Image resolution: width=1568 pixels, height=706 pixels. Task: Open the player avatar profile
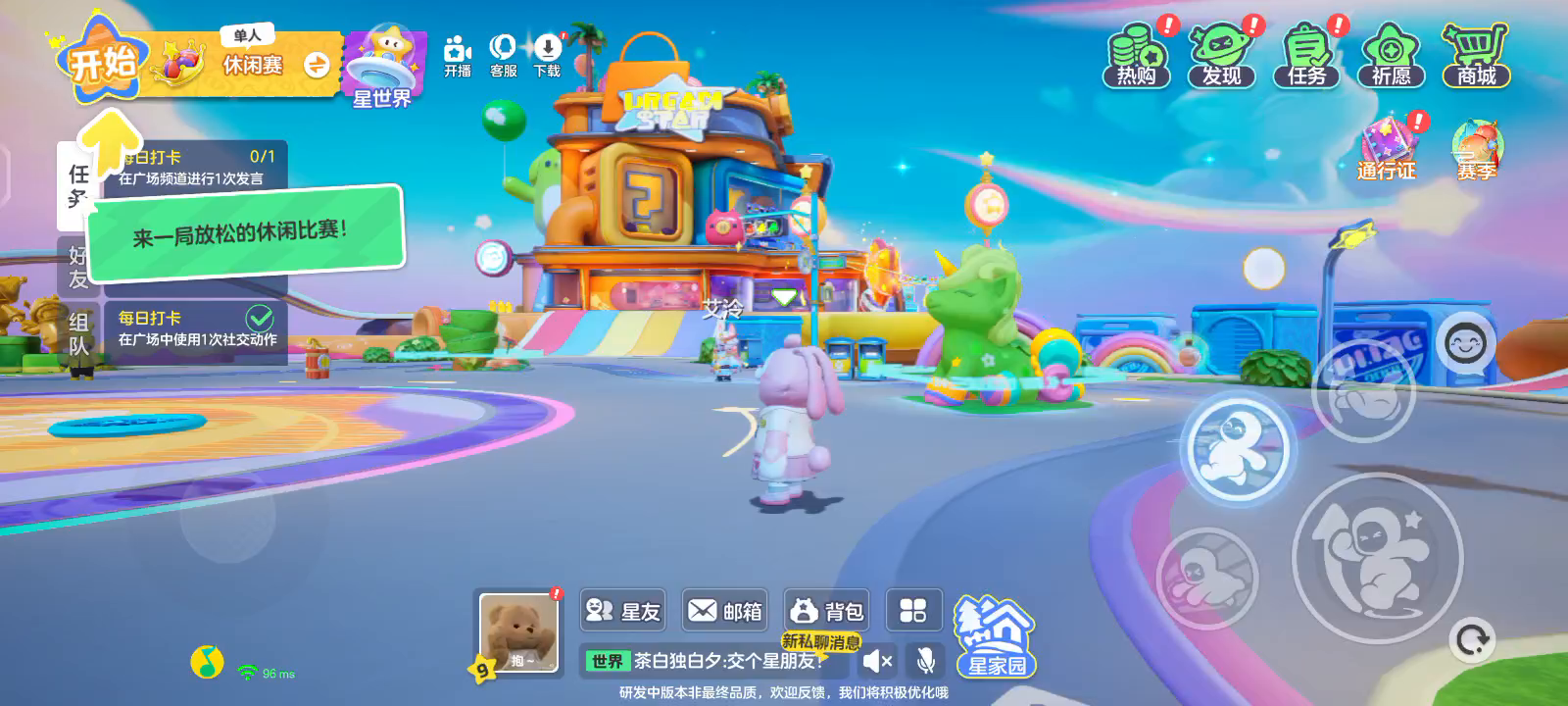[518, 633]
